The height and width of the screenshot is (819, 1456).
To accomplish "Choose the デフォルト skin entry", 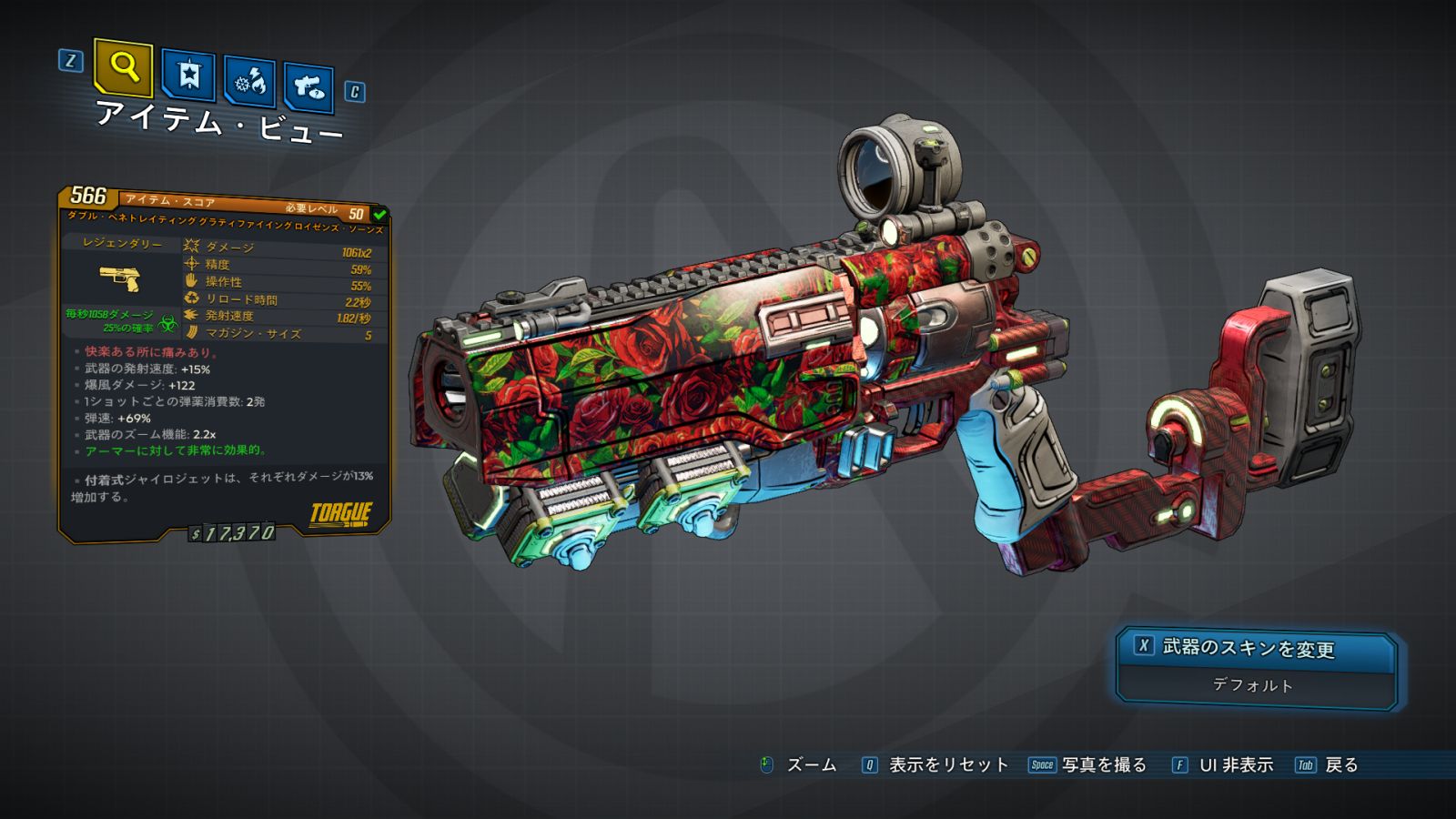I will (1252, 685).
